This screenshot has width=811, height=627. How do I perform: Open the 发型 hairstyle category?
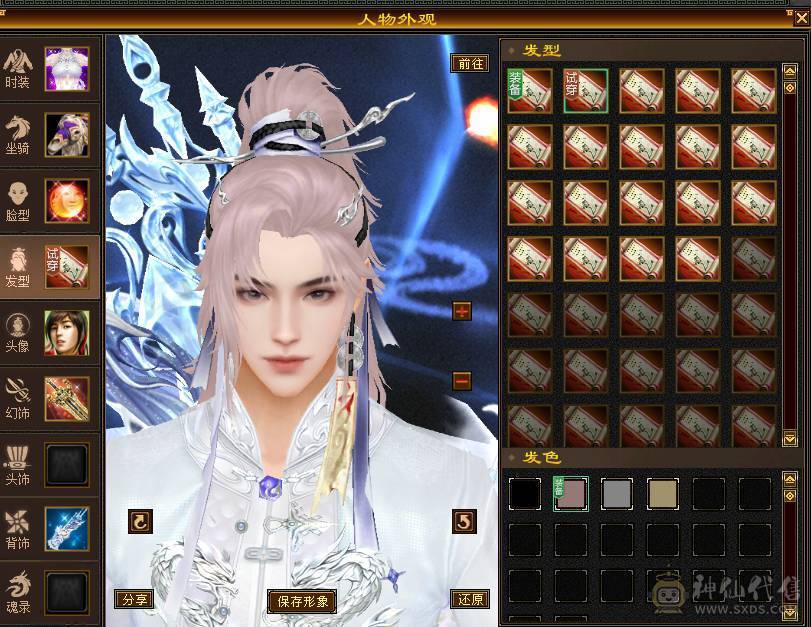click(50, 268)
